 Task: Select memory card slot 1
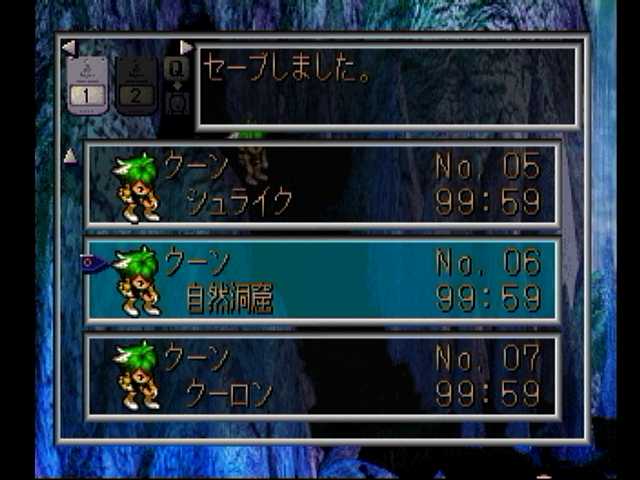[x=87, y=84]
